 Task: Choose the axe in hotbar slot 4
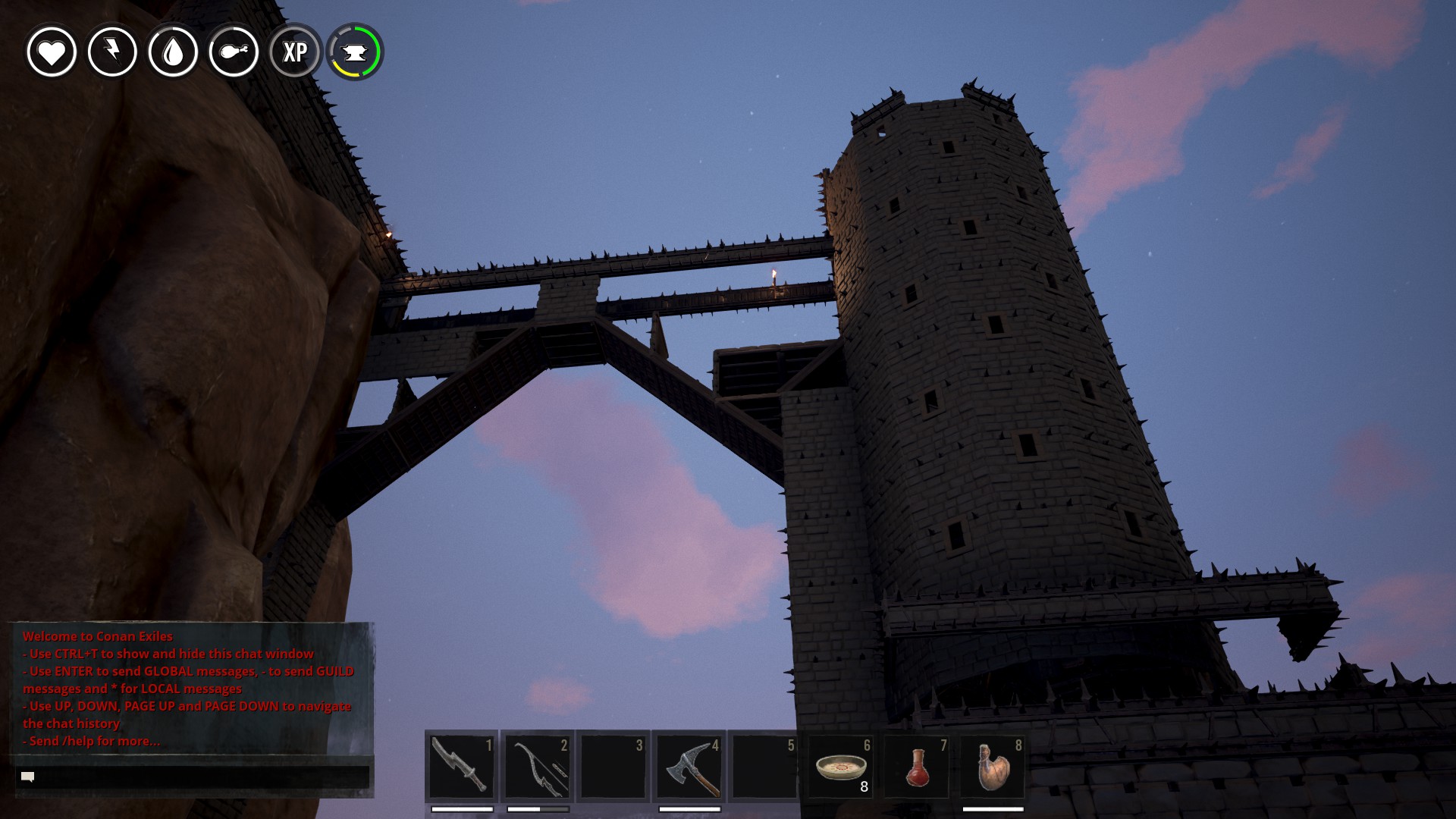pos(689,766)
